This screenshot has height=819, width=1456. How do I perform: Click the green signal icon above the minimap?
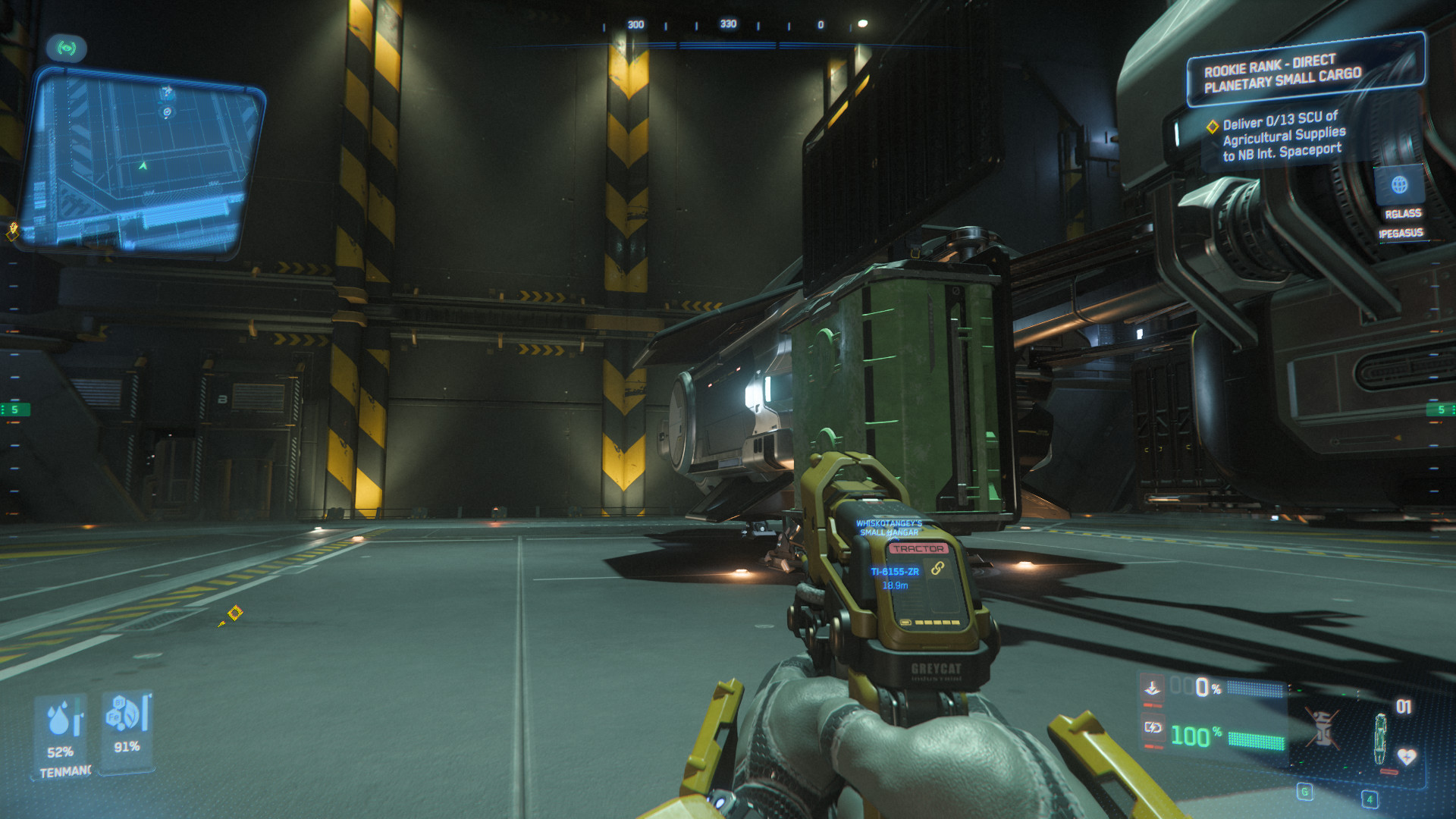pos(67,49)
